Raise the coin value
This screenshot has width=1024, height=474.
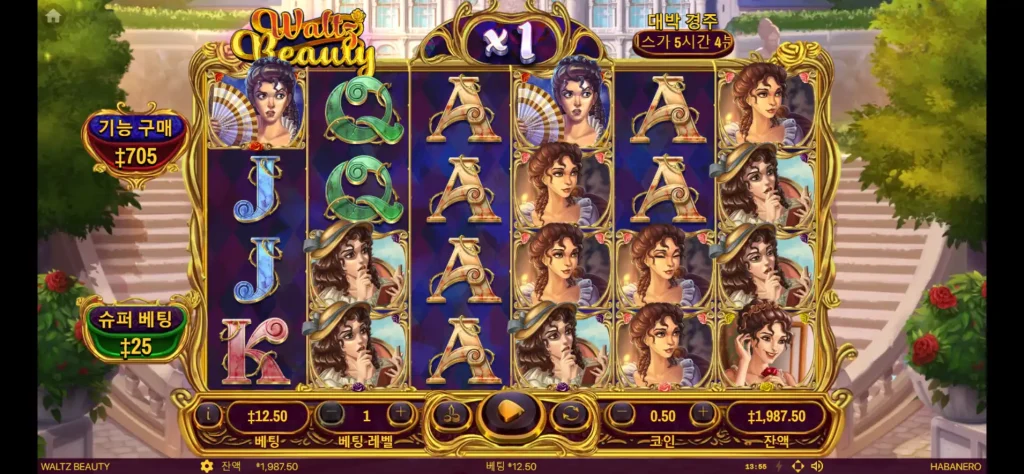(x=702, y=414)
